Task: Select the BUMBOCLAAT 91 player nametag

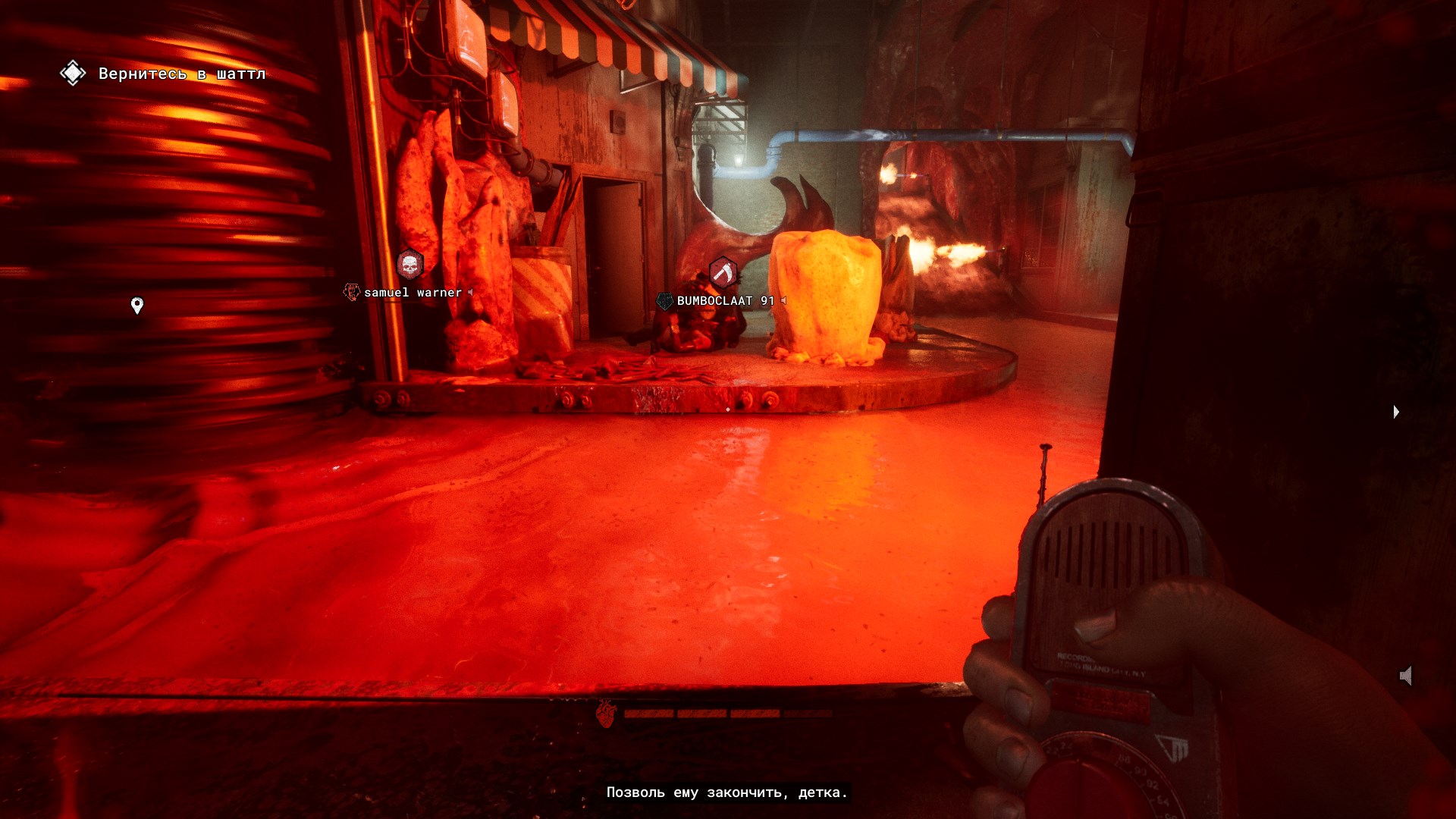Action: (x=725, y=301)
